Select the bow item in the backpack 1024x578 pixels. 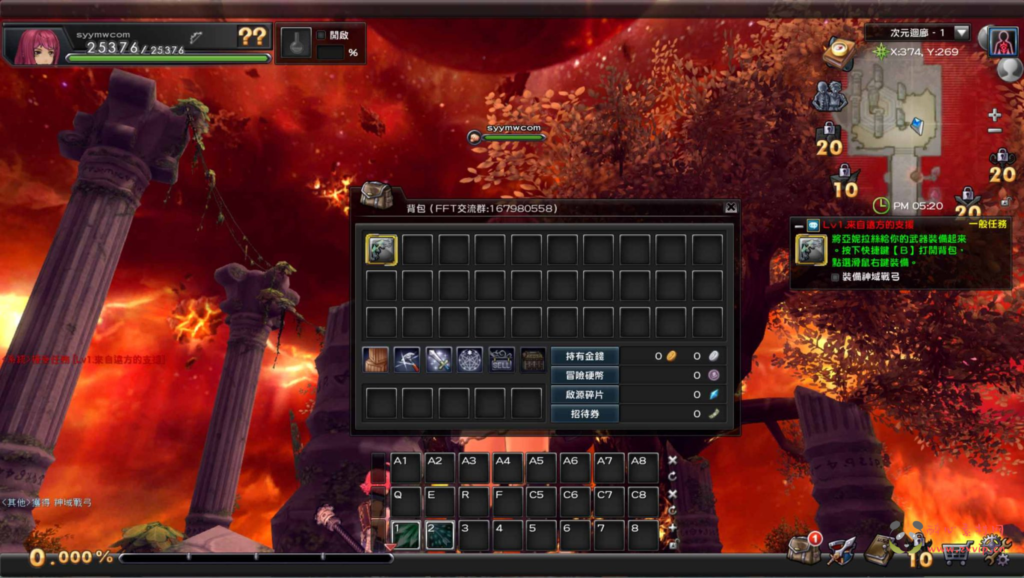point(381,250)
